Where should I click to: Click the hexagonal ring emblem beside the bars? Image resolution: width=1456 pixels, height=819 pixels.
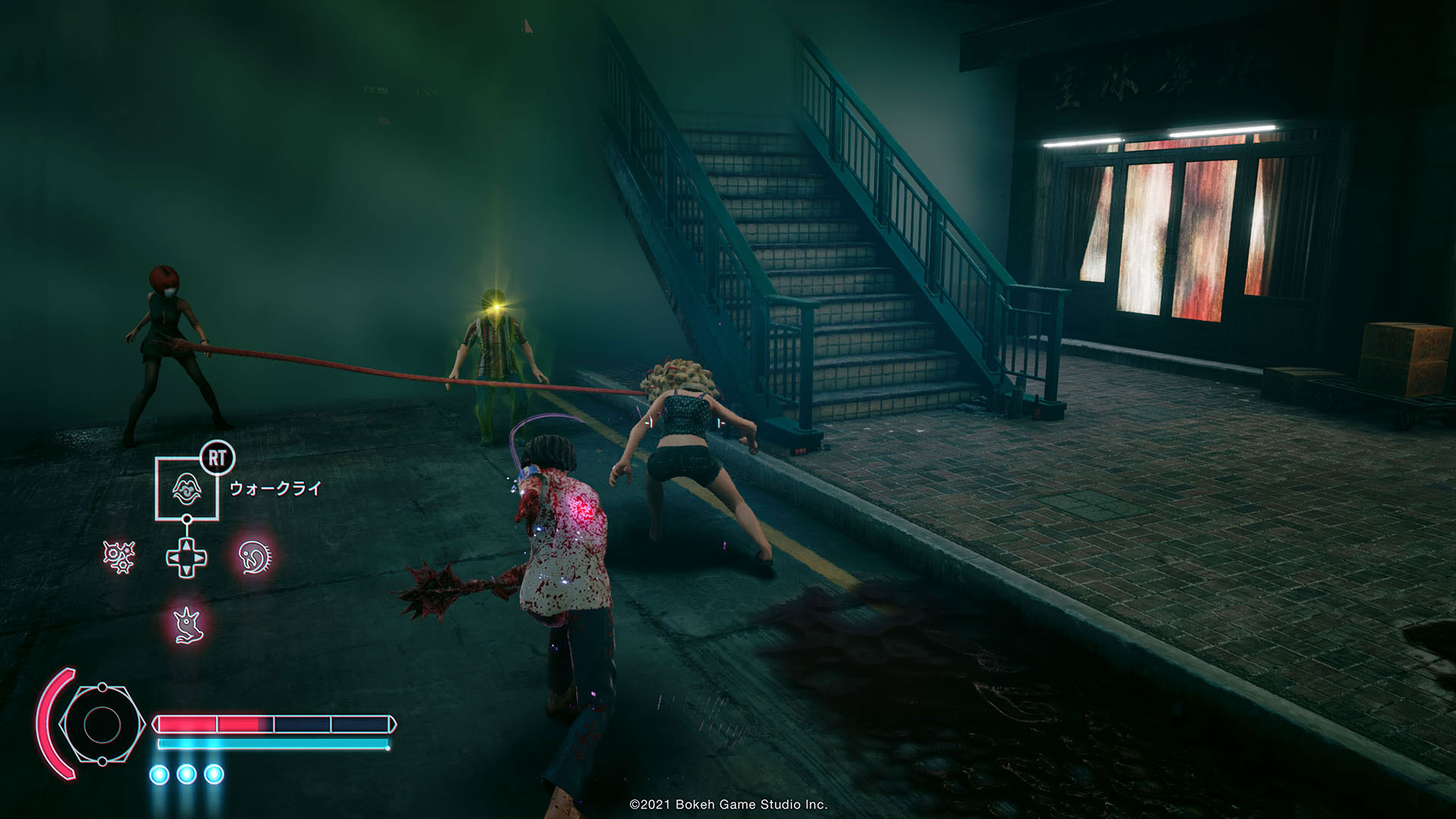pos(101,724)
